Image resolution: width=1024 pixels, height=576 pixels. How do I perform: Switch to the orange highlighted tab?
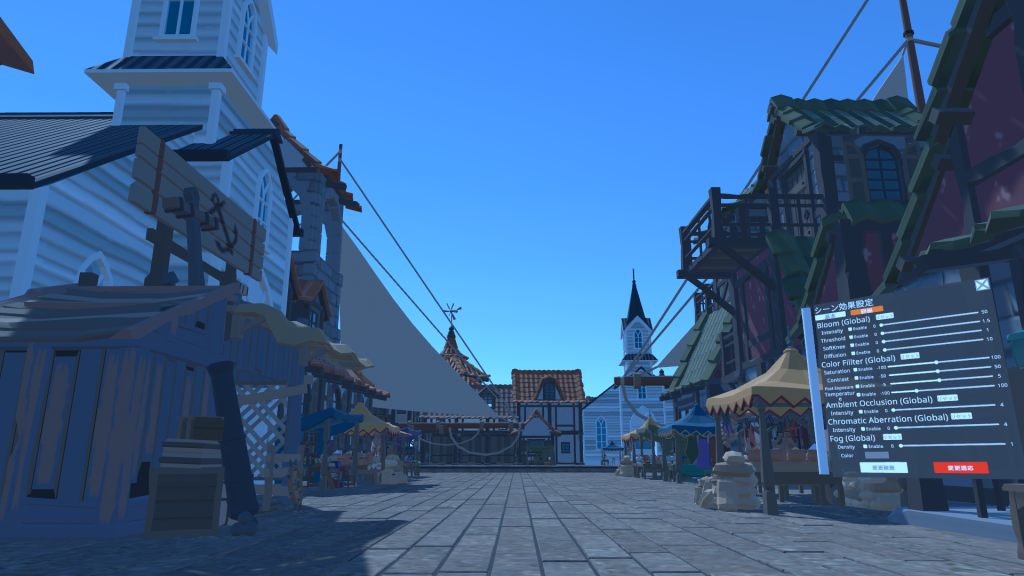pyautogui.click(x=866, y=312)
